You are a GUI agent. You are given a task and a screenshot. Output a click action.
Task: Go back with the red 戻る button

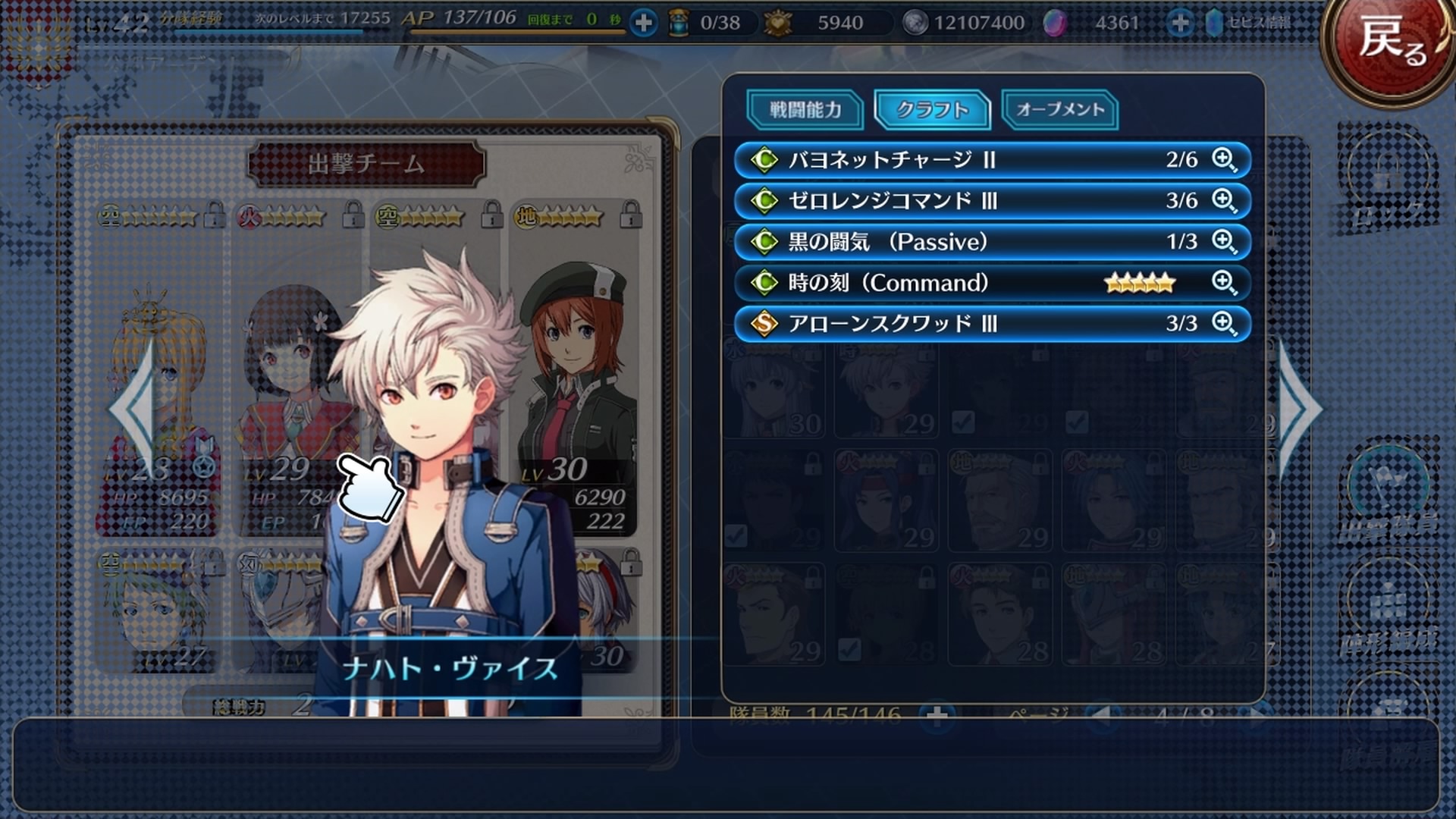pos(1392,42)
